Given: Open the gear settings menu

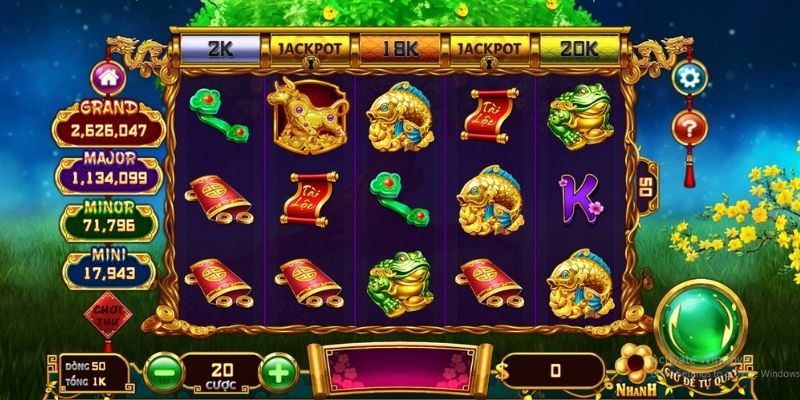Looking at the screenshot, I should (x=688, y=78).
